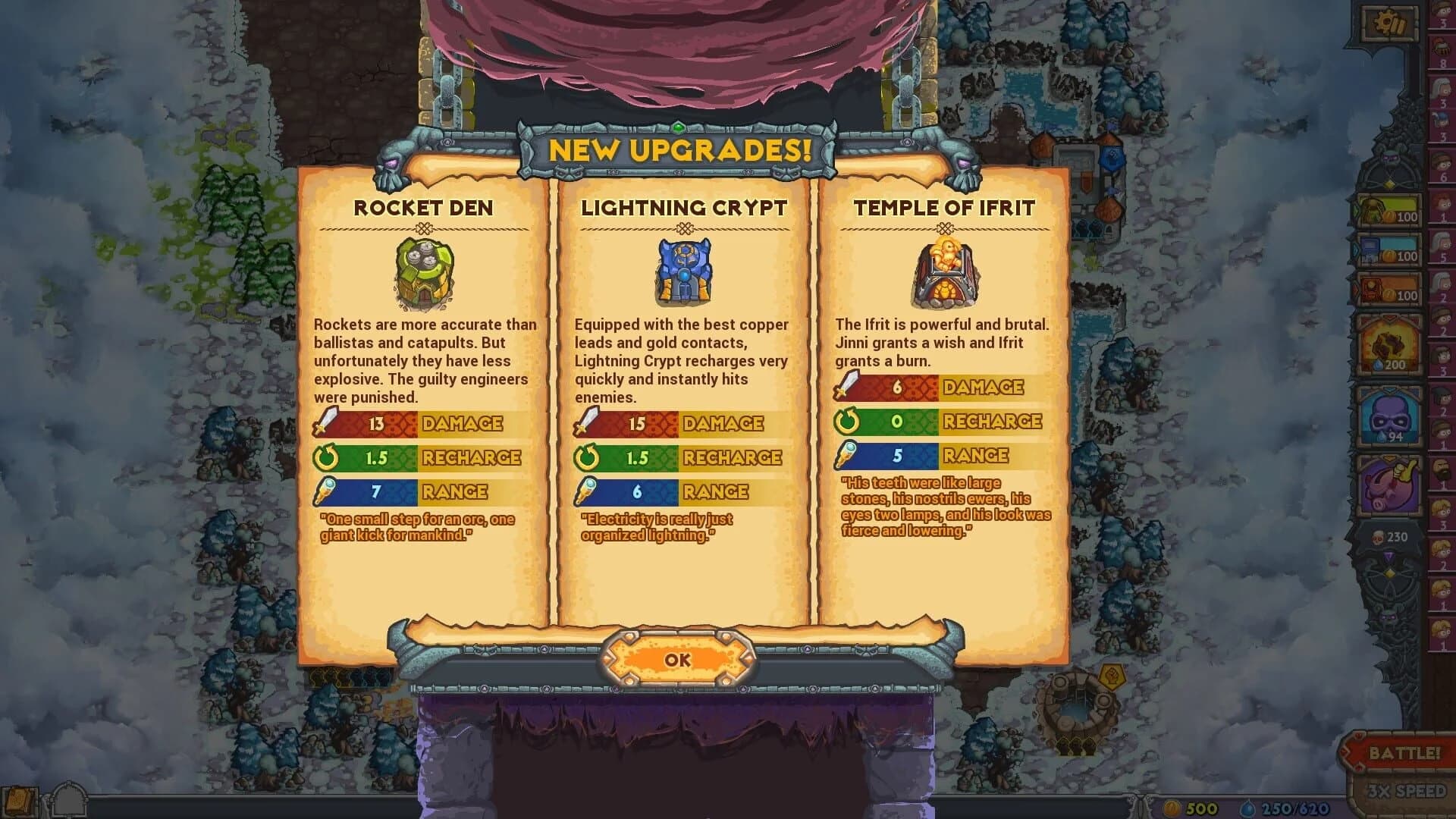Click the Temple of Ifrit building illustration
Viewport: 1456px width, 819px height.
(947, 273)
